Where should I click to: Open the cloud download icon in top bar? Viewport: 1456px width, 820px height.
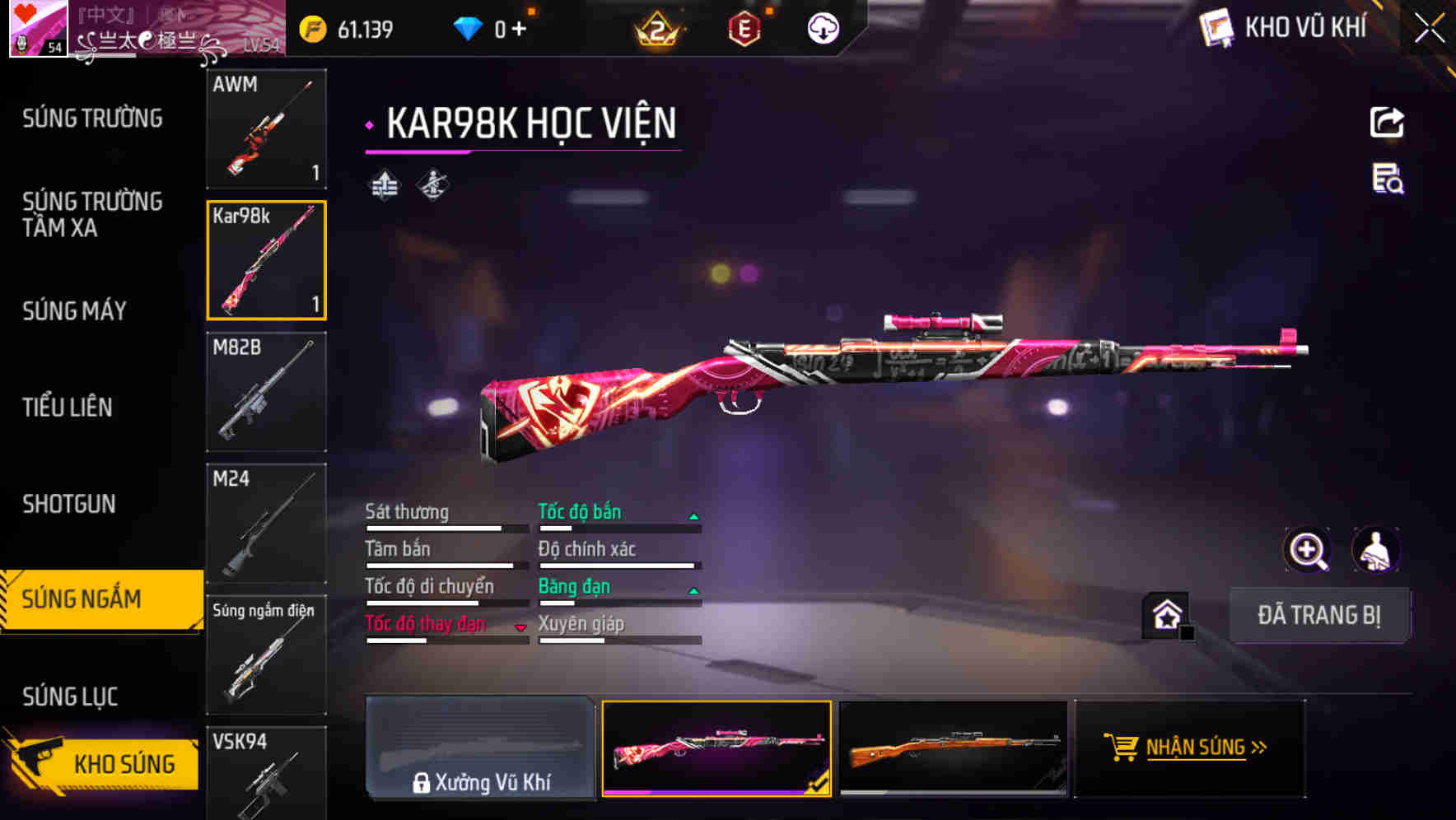pyautogui.click(x=823, y=26)
